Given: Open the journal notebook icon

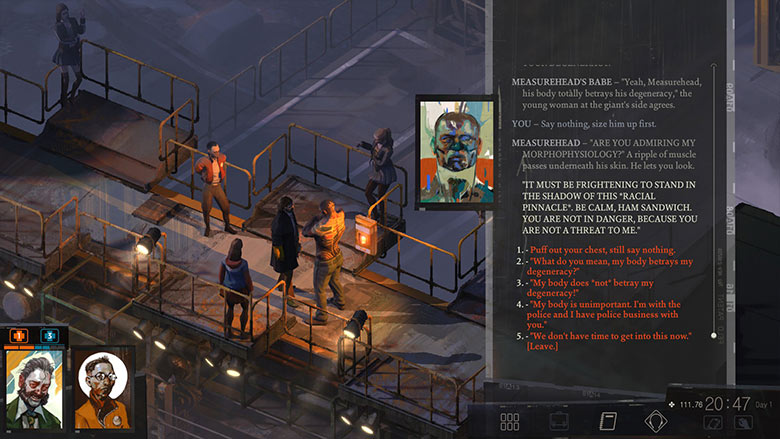Looking at the screenshot, I should tap(607, 421).
